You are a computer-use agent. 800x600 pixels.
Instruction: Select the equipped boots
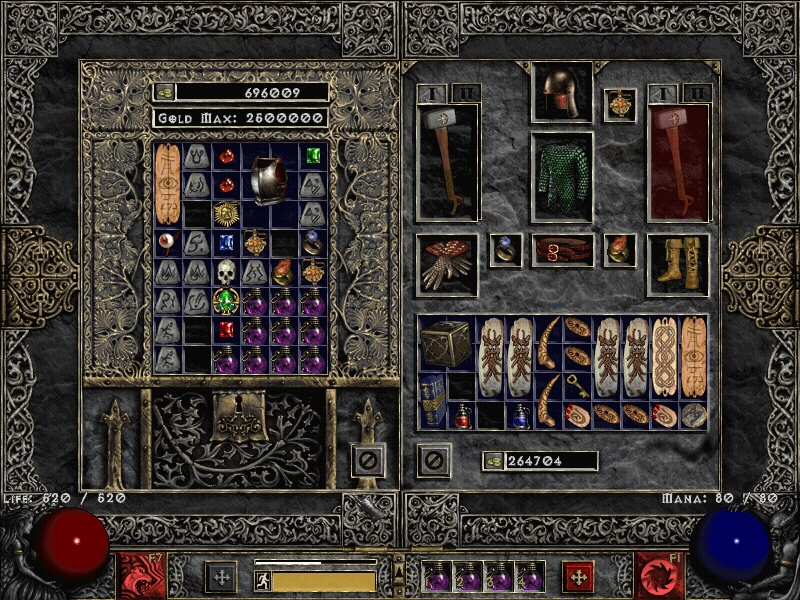677,263
